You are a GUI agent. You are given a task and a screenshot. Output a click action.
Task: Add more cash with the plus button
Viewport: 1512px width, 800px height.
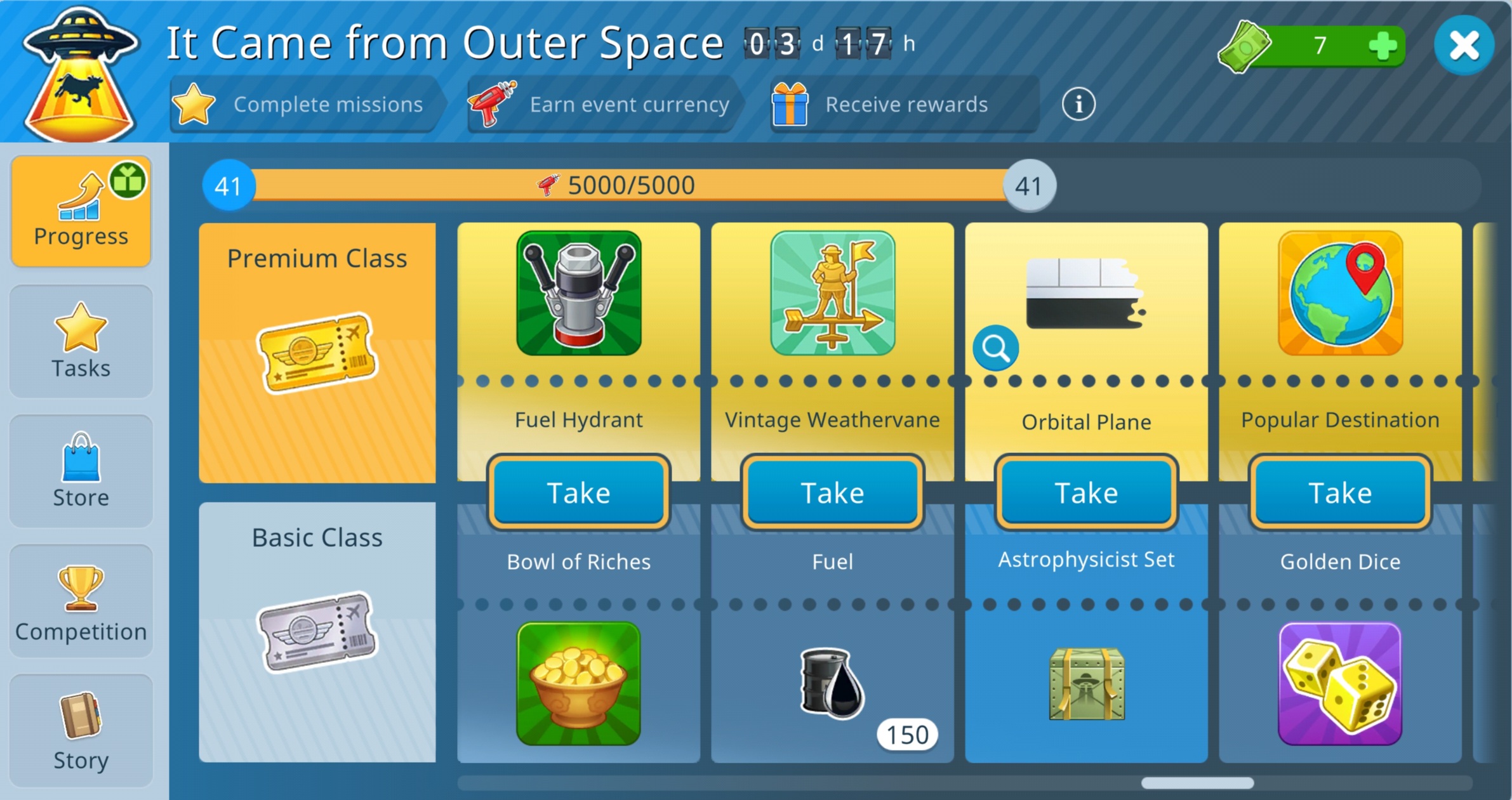pyautogui.click(x=1383, y=46)
